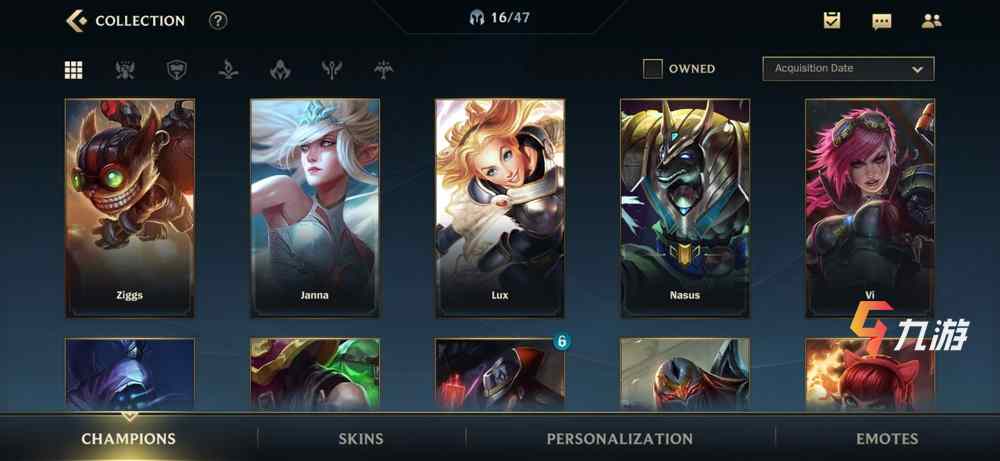The height and width of the screenshot is (461, 1000).
Task: Select the Ziggs champion card
Action: pyautogui.click(x=130, y=208)
